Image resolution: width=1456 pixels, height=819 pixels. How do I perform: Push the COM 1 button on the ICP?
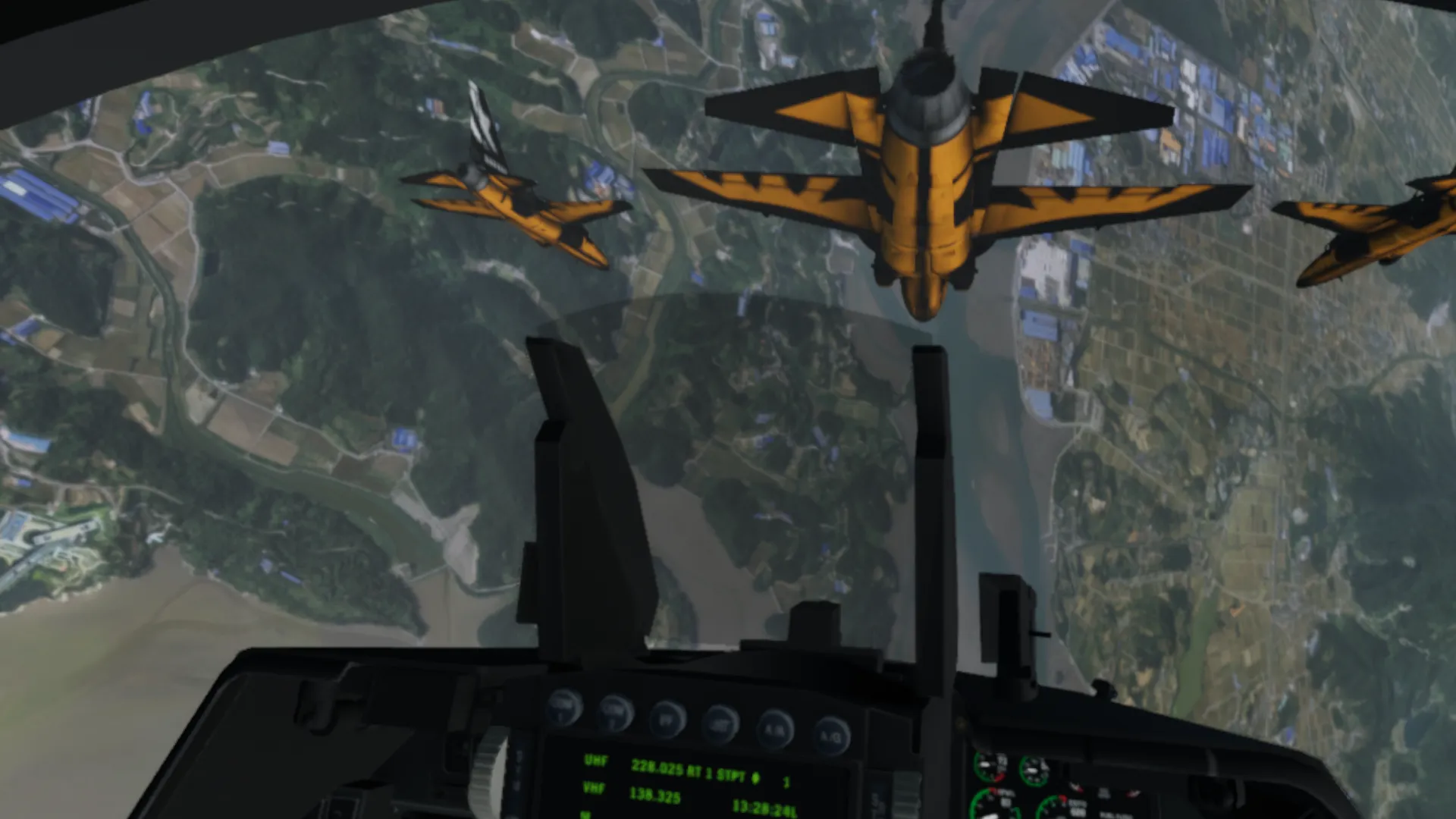[x=563, y=706]
